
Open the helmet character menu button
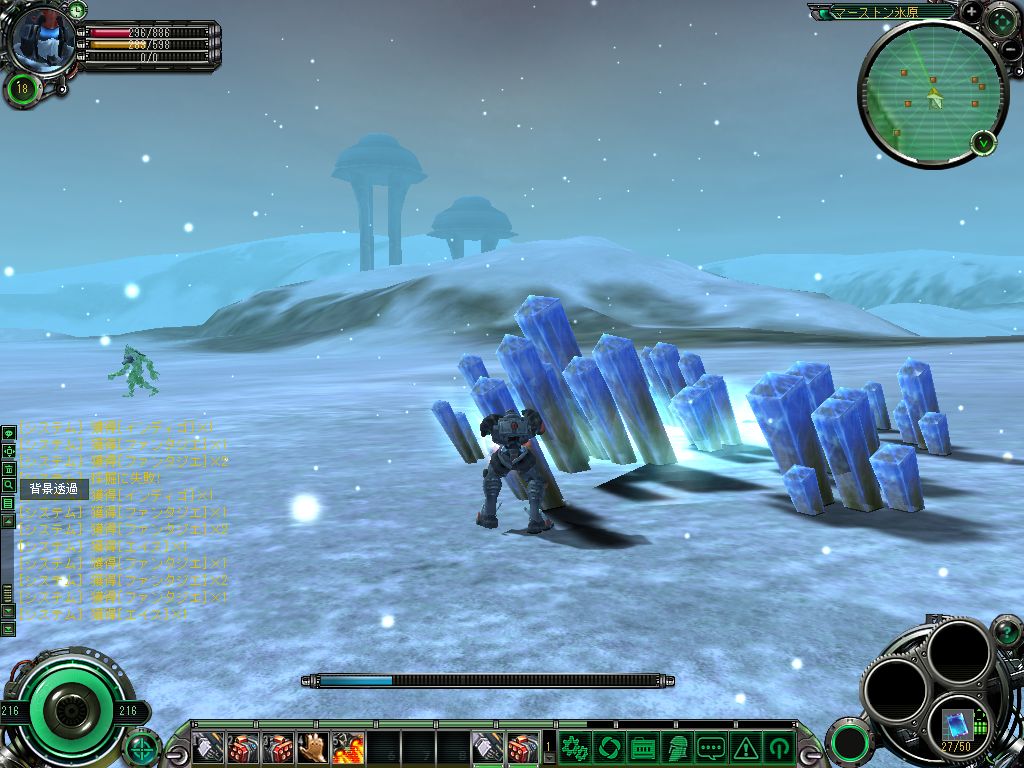coord(676,746)
